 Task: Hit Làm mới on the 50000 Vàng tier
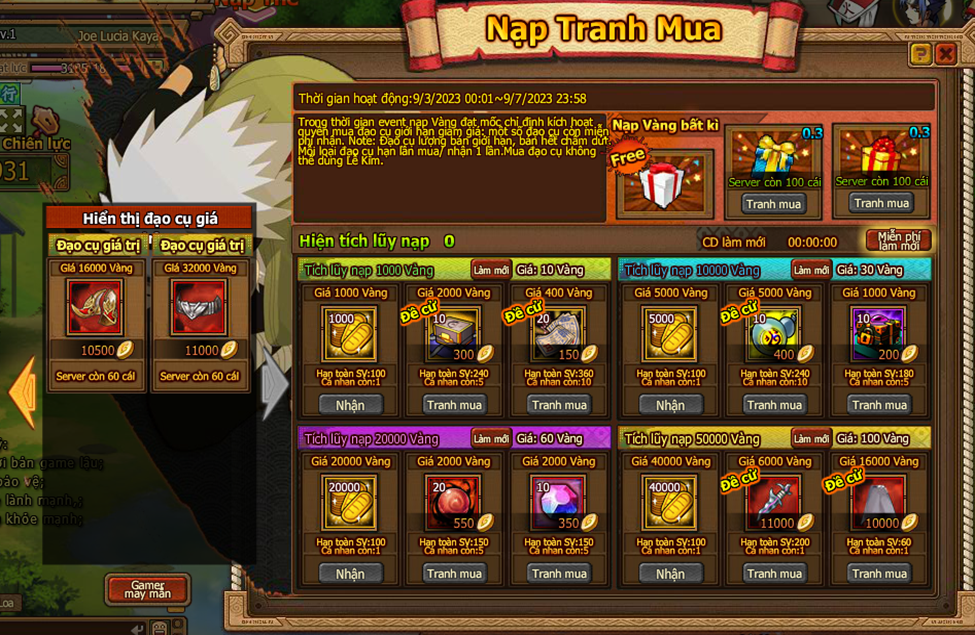[811, 439]
